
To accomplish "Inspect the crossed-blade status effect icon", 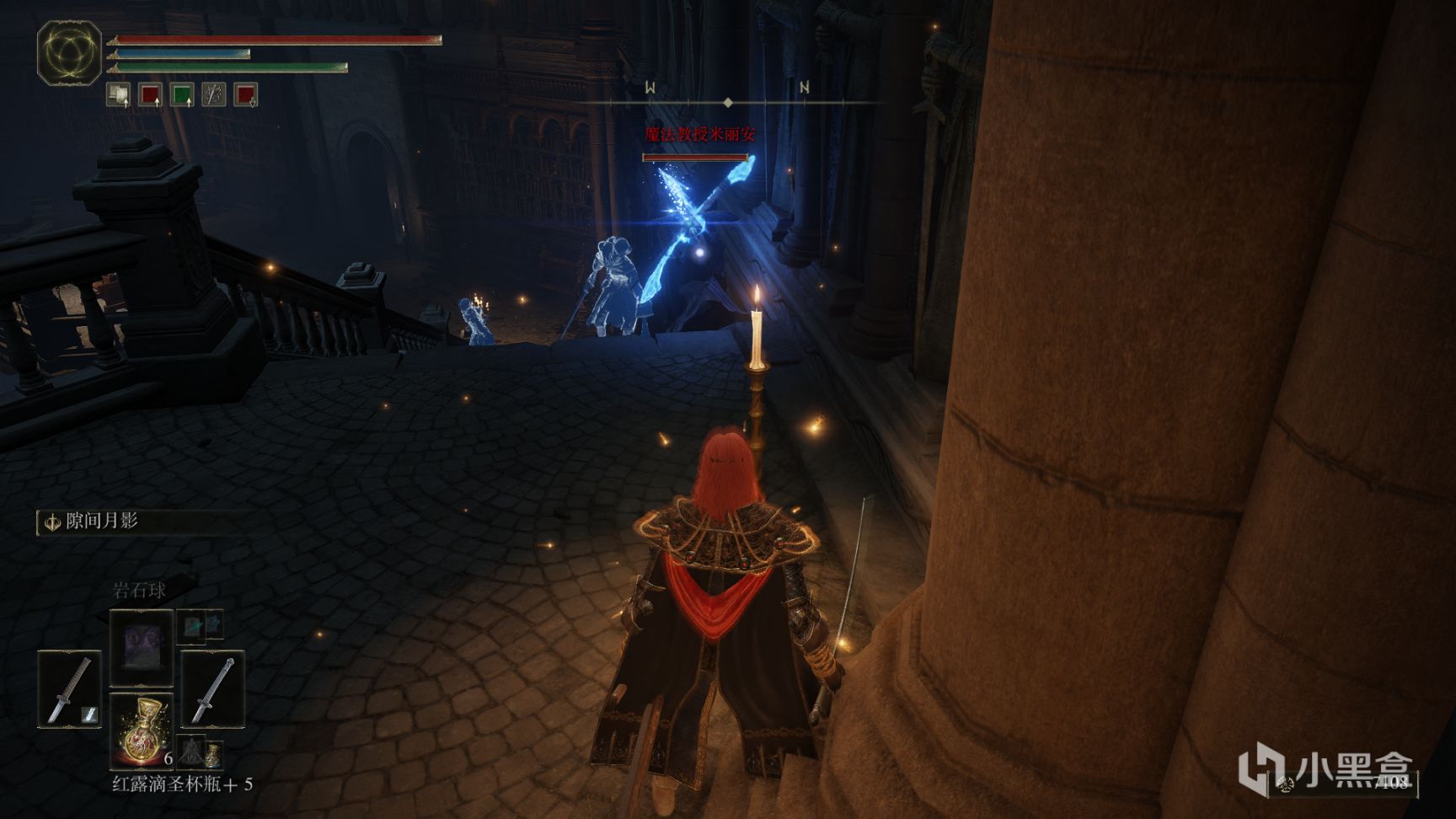I will (213, 94).
